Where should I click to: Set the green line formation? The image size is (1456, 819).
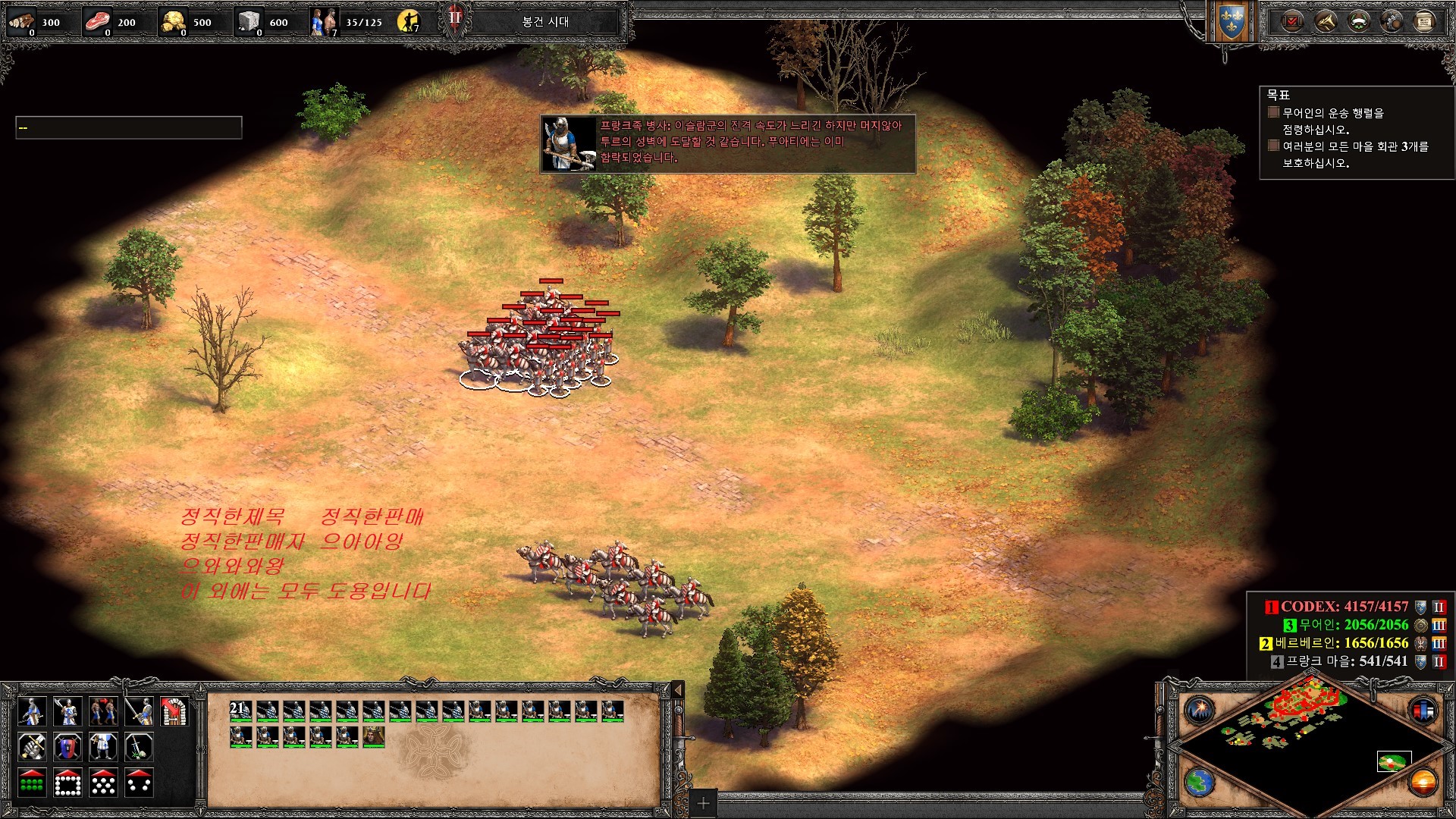[x=31, y=783]
